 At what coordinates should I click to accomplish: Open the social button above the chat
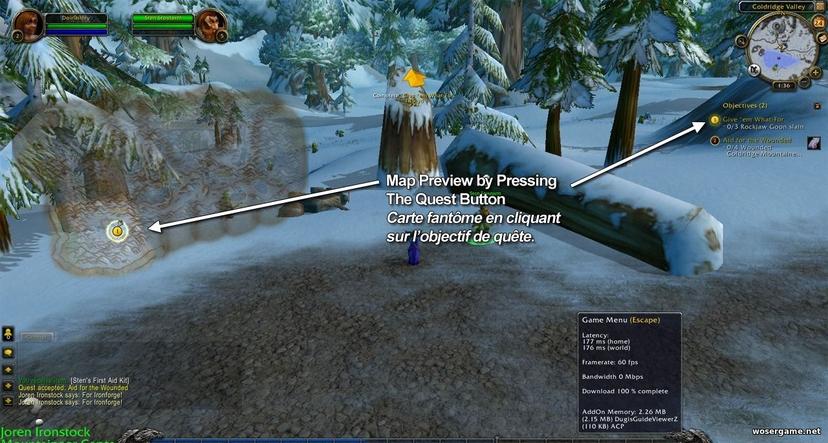(x=7, y=334)
